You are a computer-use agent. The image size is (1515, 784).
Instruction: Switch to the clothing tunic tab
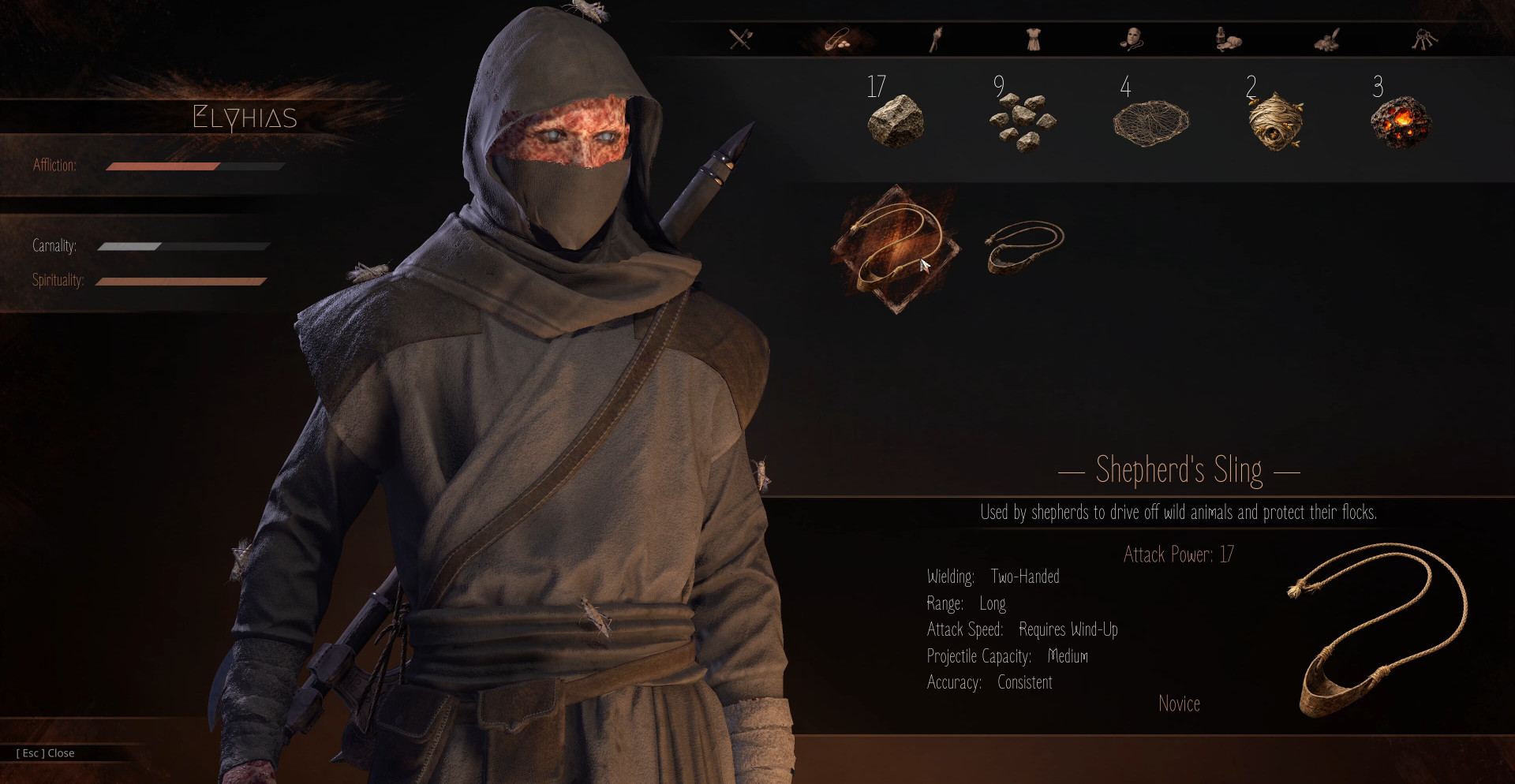(1033, 39)
